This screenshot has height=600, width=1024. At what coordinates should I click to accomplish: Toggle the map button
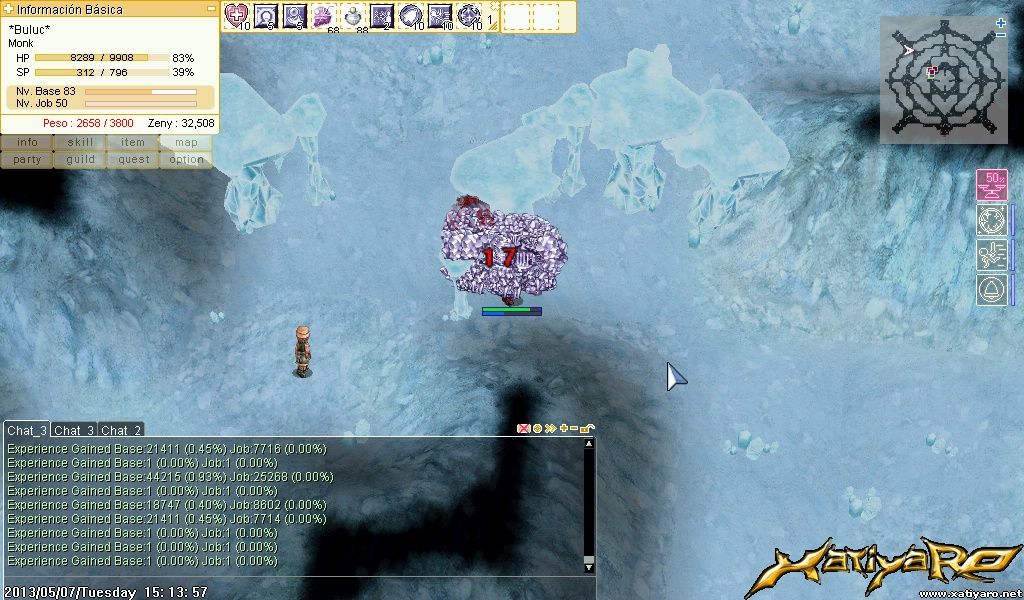coord(186,143)
